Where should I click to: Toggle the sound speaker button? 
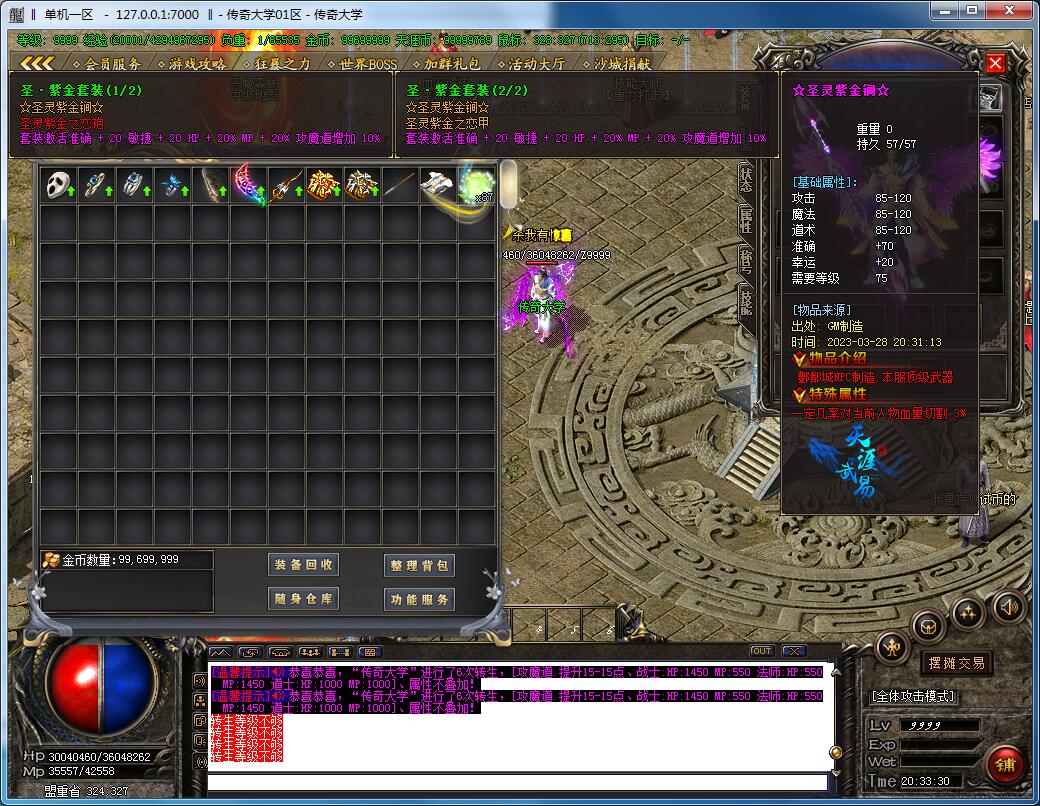click(1008, 606)
